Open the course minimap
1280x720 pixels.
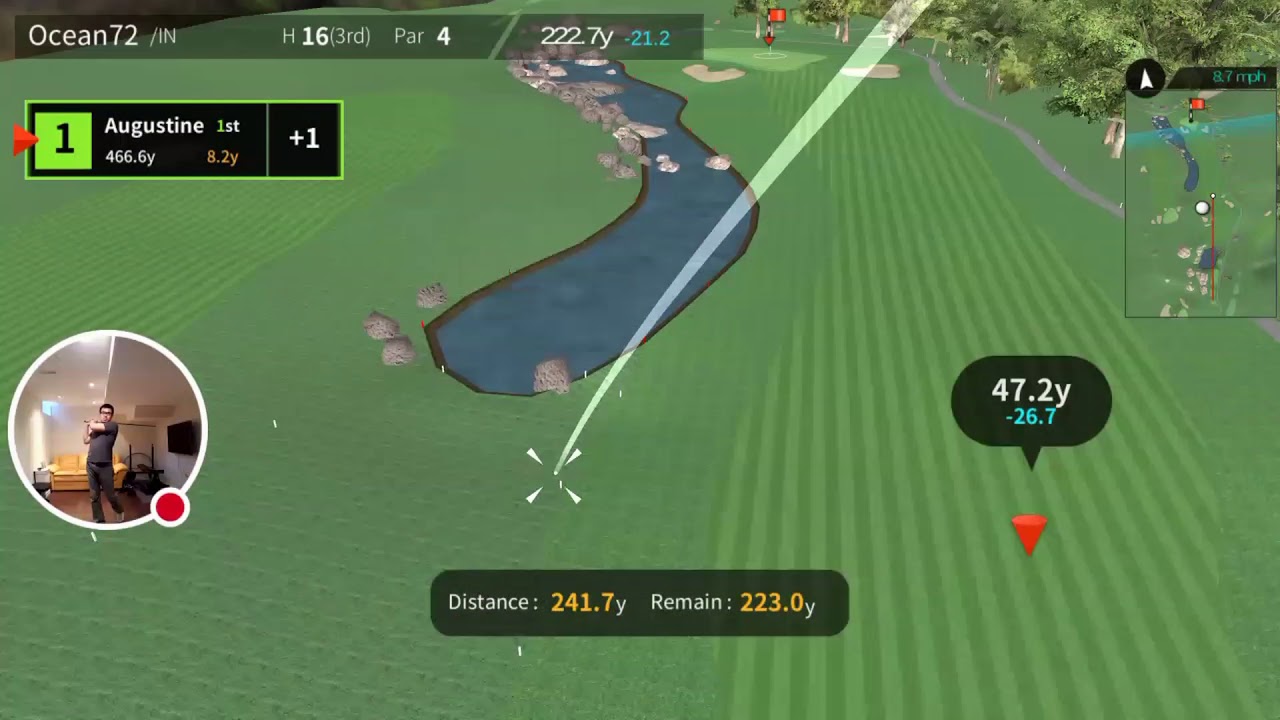coord(1200,204)
